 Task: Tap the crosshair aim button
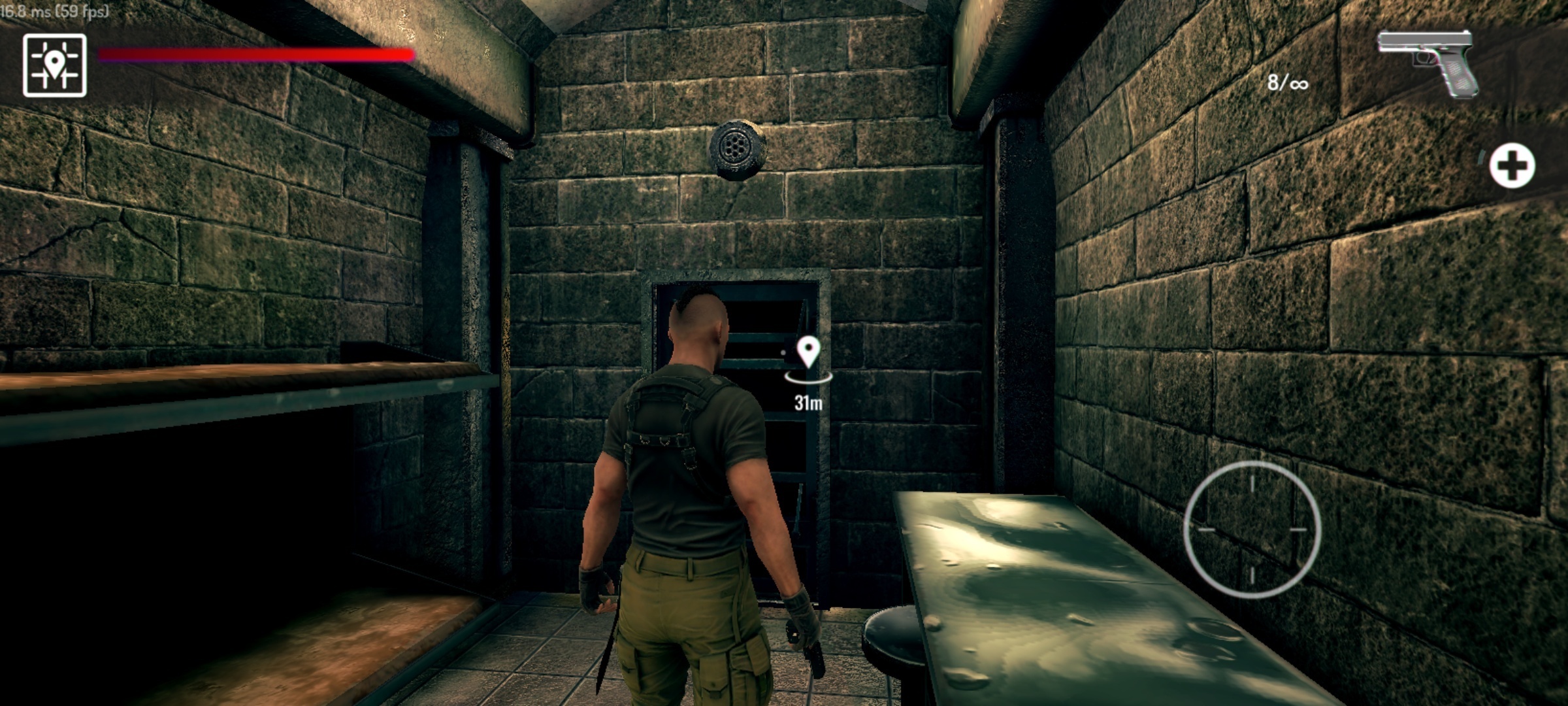pos(1252,529)
